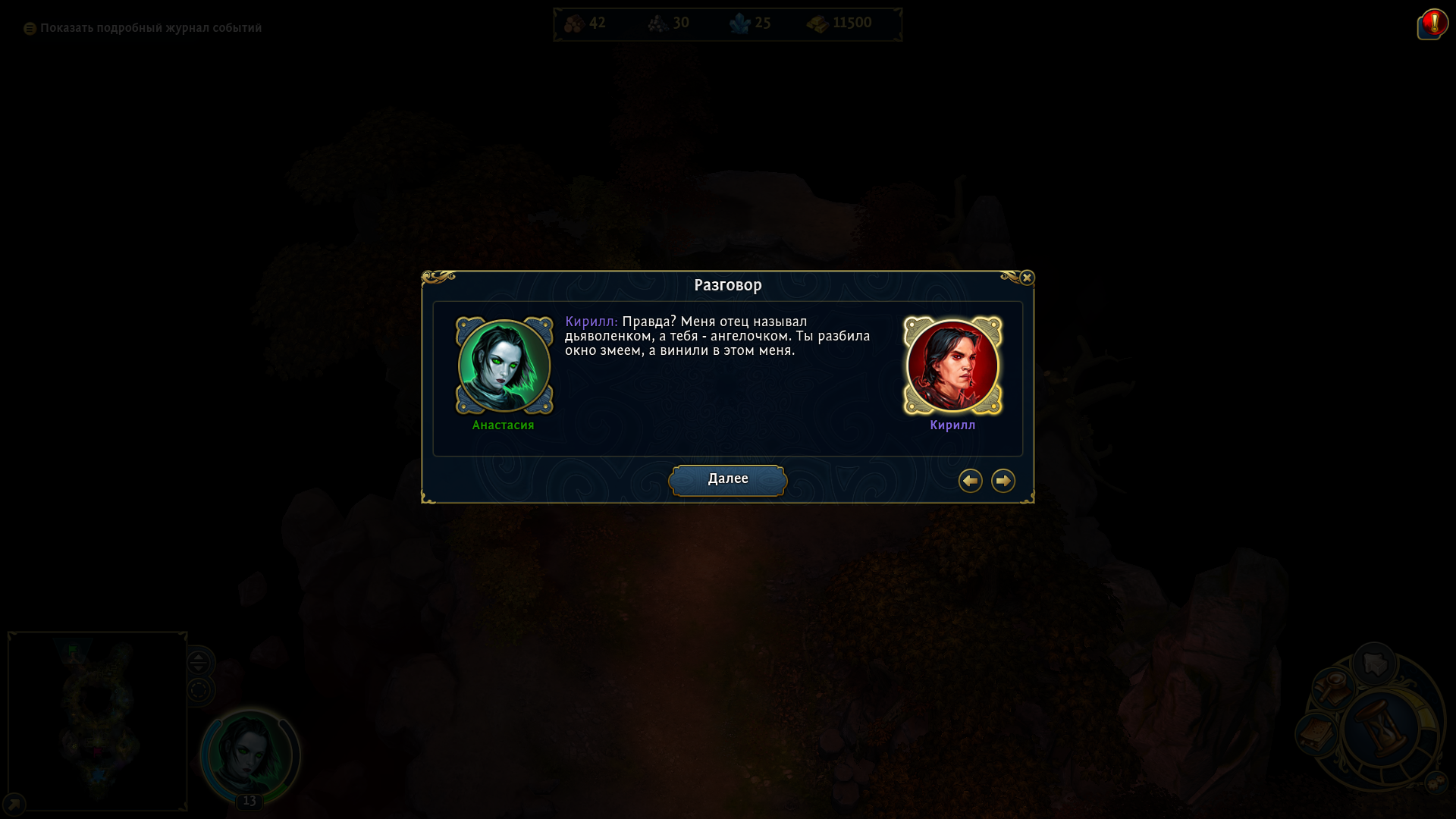This screenshot has height=819, width=1456.
Task: Click the minimap
Action: 97,720
